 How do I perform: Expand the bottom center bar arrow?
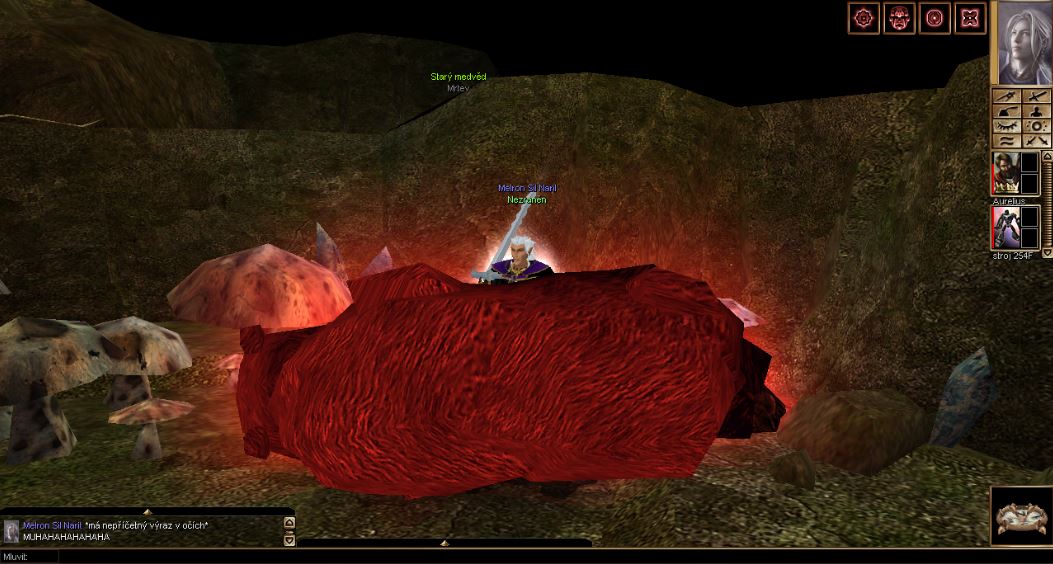445,543
